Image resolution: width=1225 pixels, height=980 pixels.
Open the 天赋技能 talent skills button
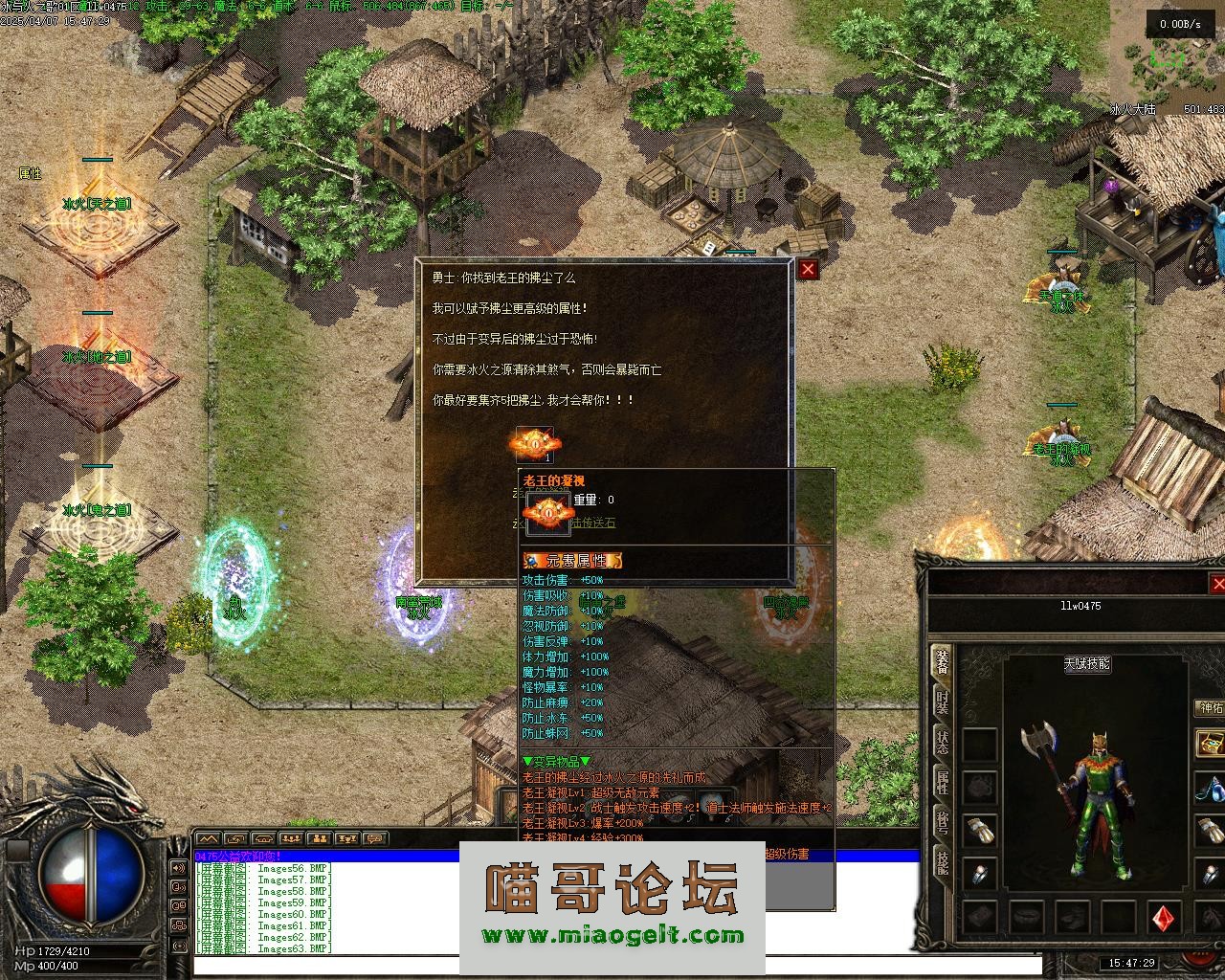[x=1087, y=663]
